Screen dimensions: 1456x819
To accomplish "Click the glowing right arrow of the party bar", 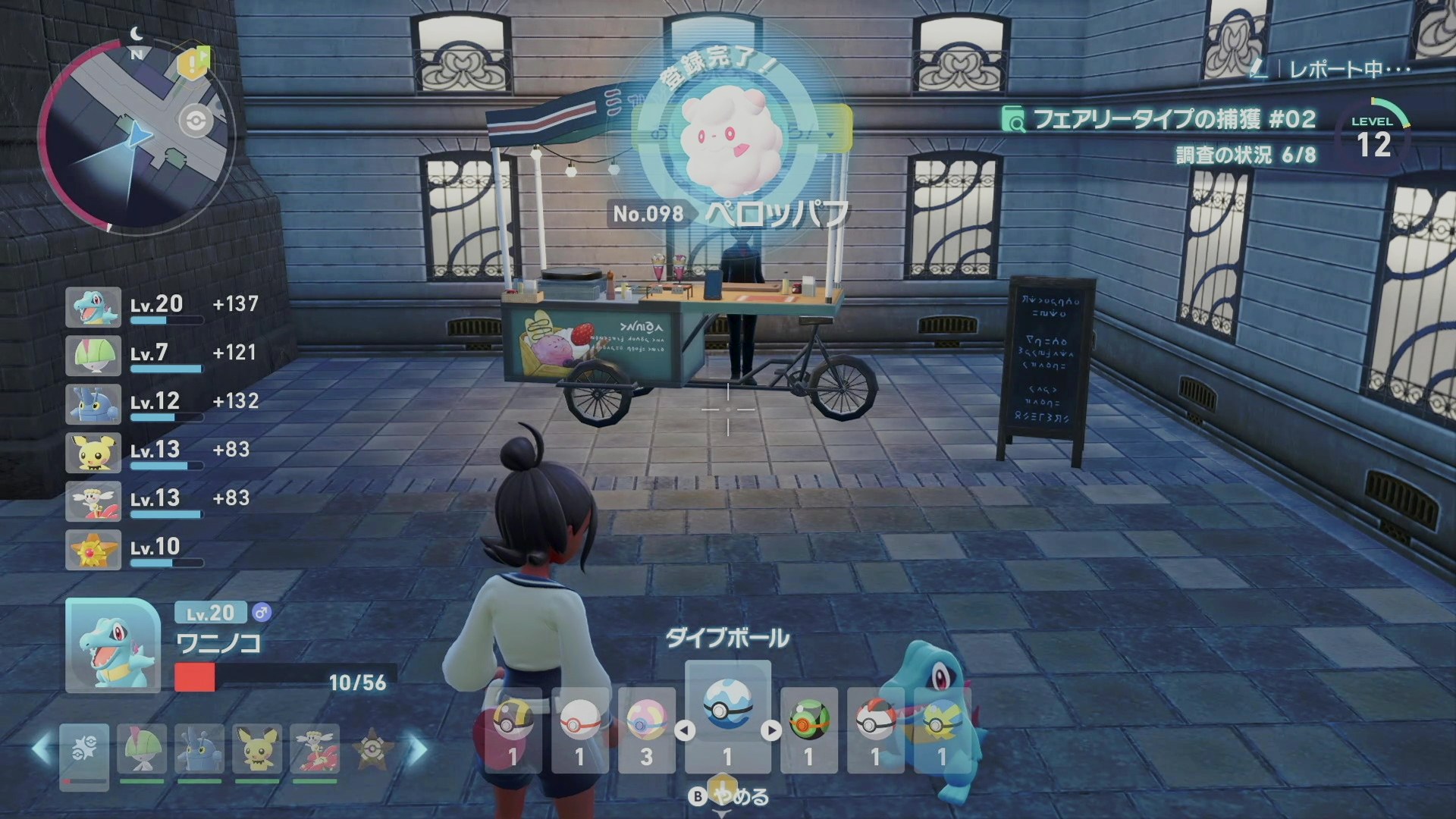I will tap(418, 750).
